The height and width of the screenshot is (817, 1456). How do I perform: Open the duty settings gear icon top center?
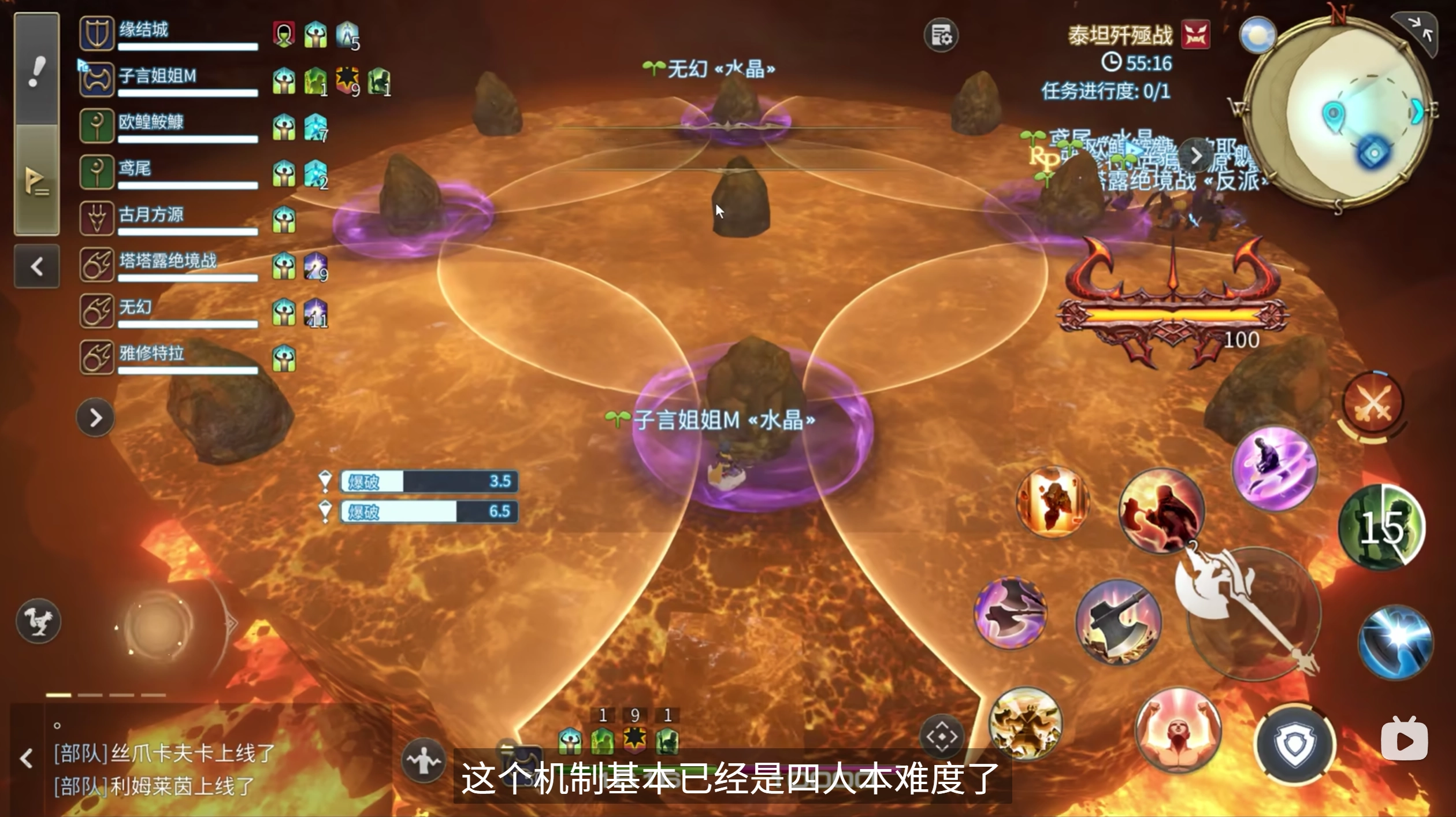[x=942, y=35]
